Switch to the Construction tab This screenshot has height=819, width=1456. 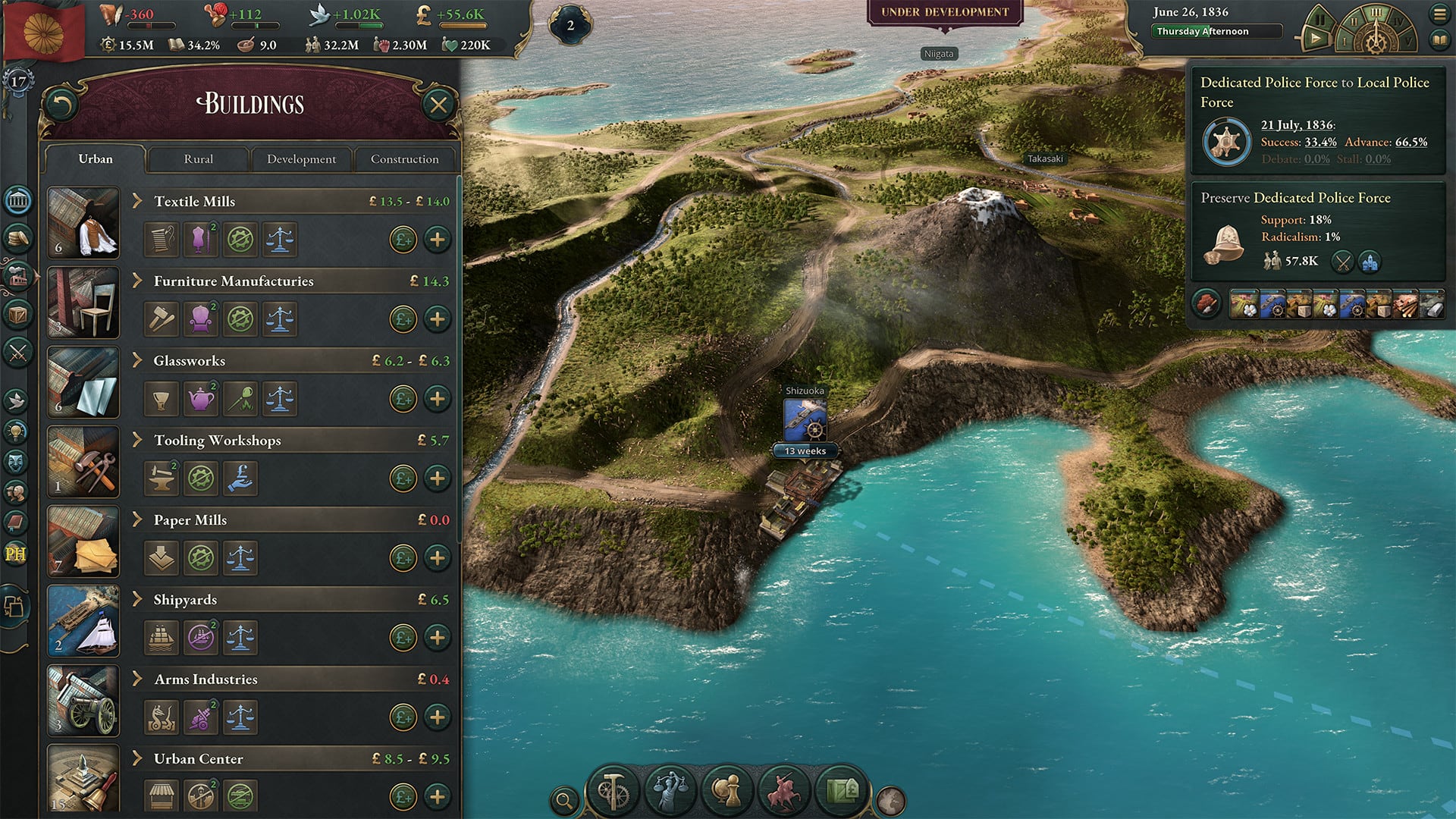pyautogui.click(x=404, y=159)
